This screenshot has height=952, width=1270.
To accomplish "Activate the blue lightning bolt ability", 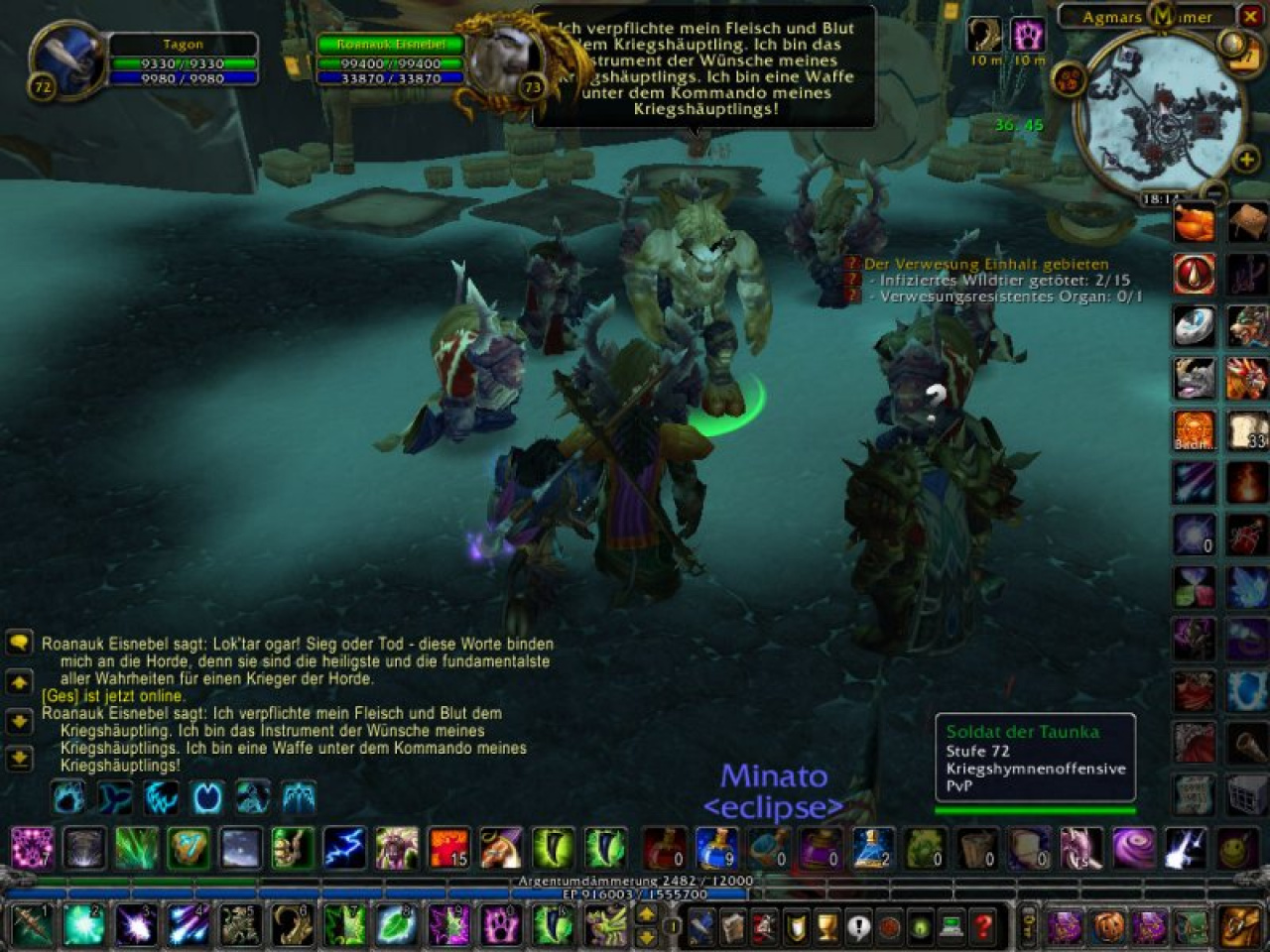I will [344, 846].
